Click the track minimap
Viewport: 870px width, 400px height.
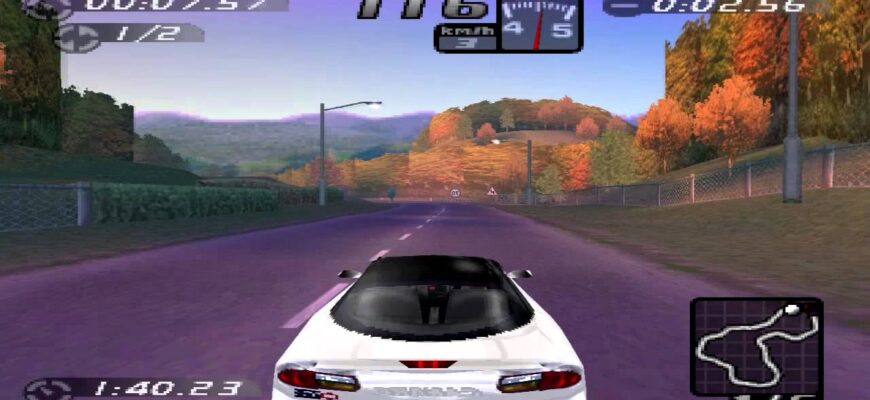tap(756, 343)
